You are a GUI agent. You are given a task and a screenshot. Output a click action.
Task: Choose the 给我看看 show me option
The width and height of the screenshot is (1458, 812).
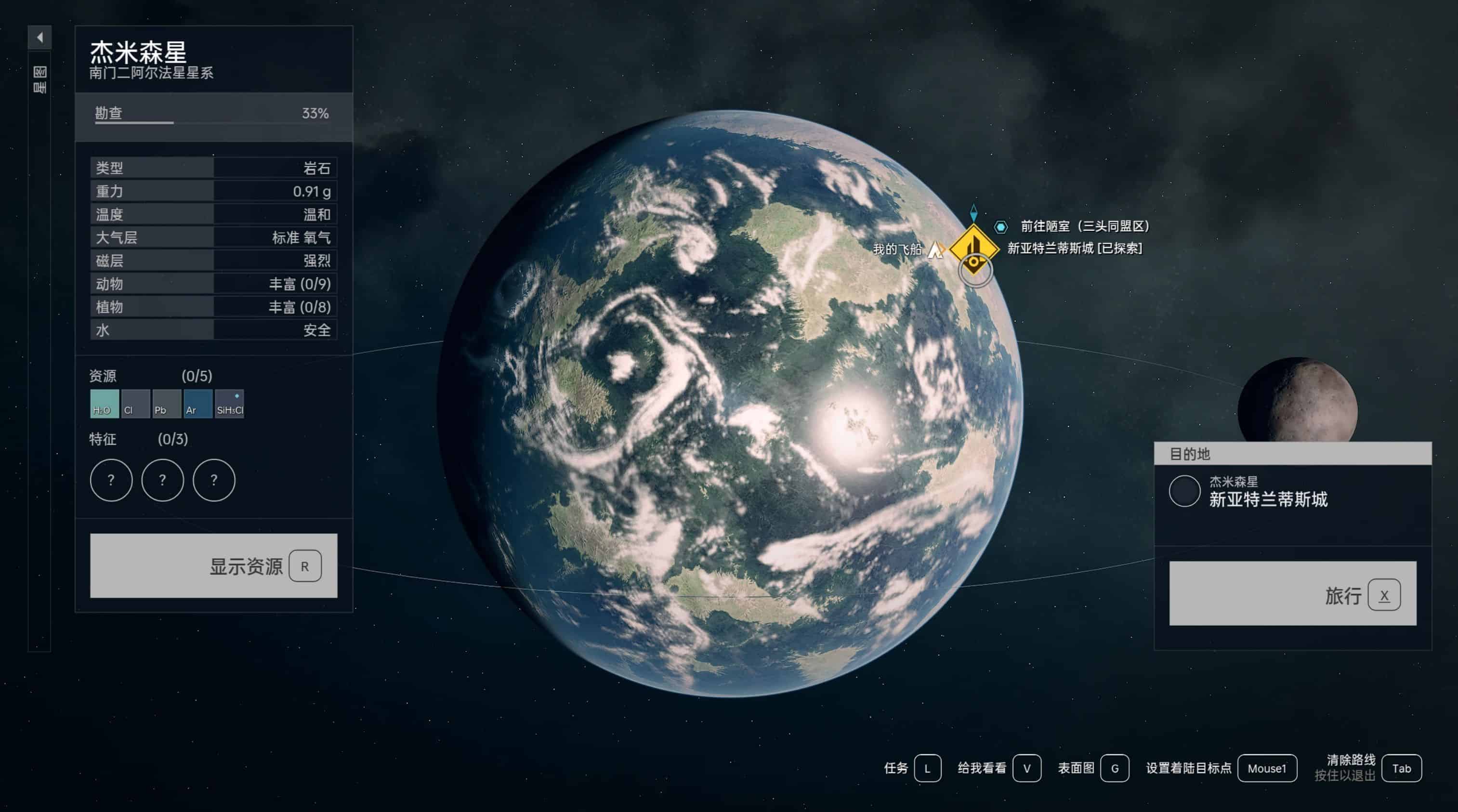click(1026, 769)
